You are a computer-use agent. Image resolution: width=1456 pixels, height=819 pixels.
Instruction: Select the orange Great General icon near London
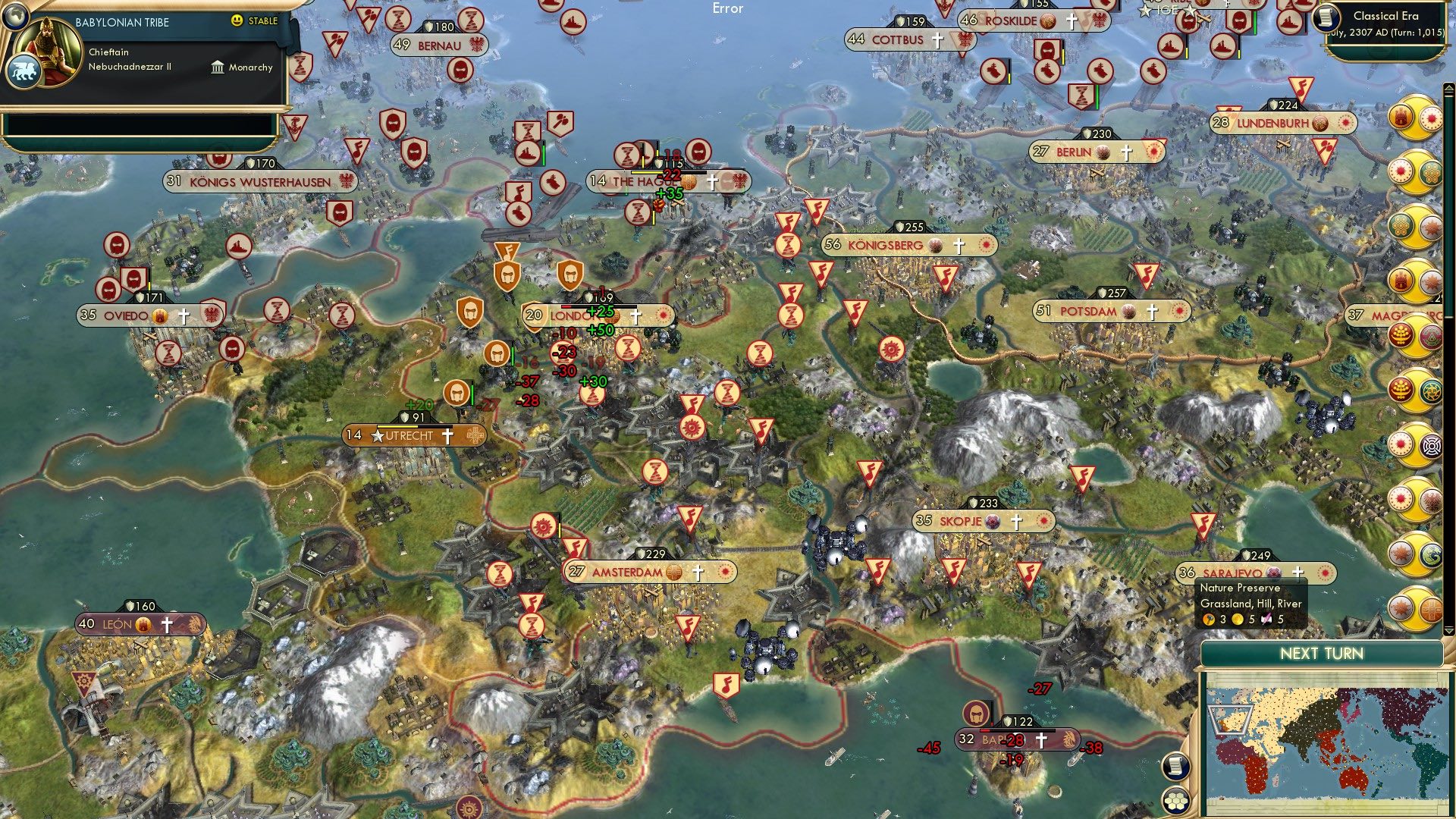497,351
